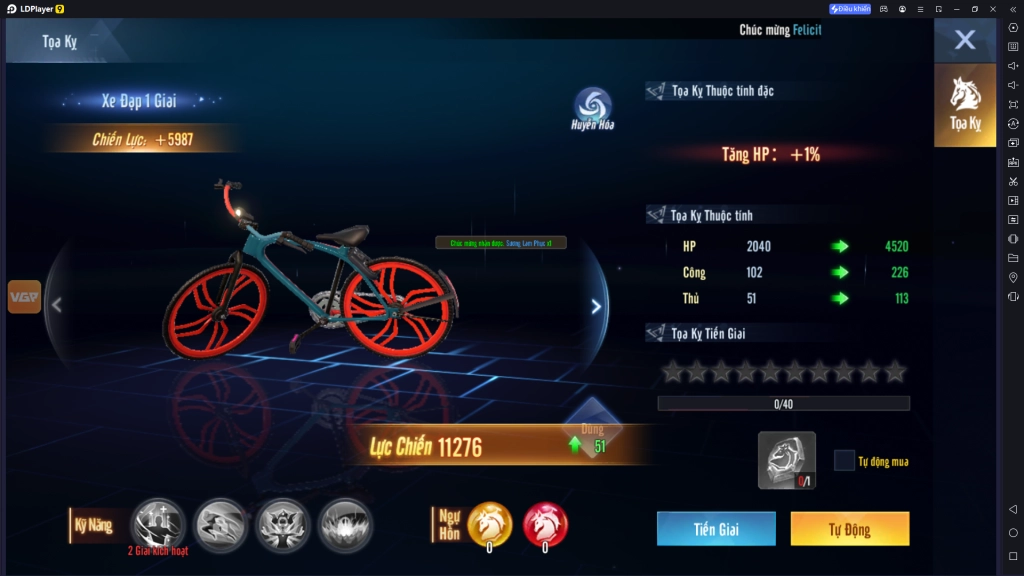Image resolution: width=1024 pixels, height=576 pixels.
Task: Select the red Ngự Hồn horse orb
Action: tap(545, 524)
